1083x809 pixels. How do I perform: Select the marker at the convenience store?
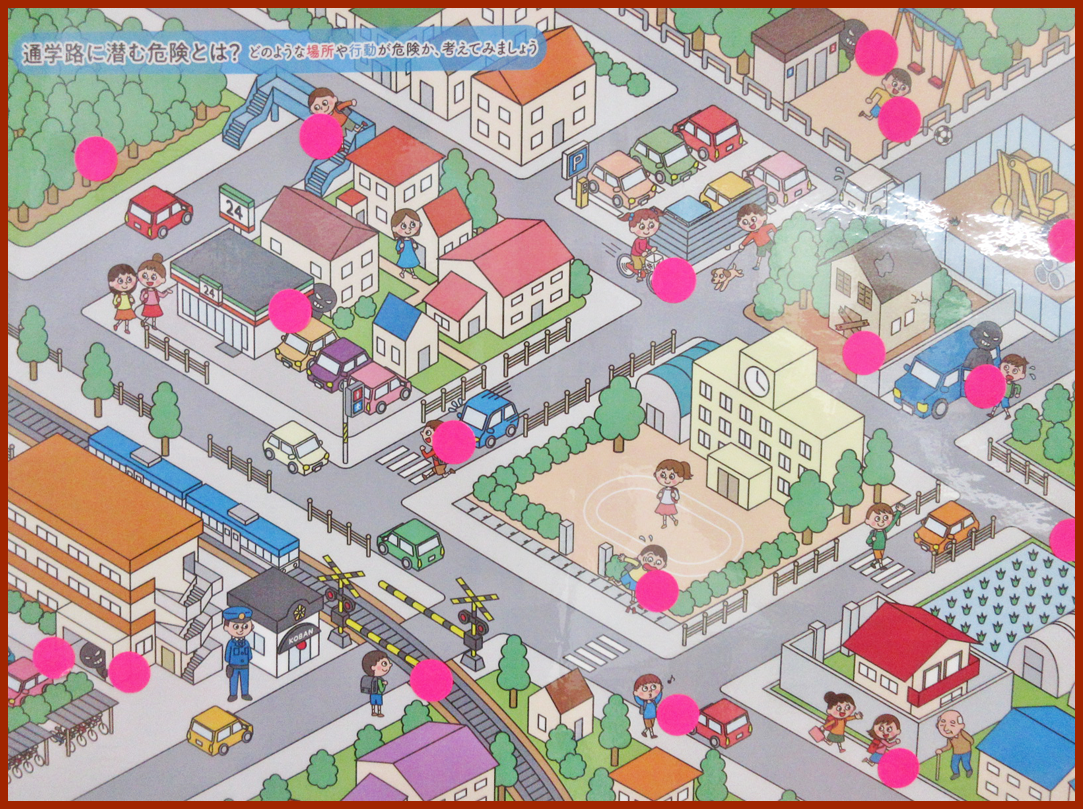pyautogui.click(x=290, y=311)
